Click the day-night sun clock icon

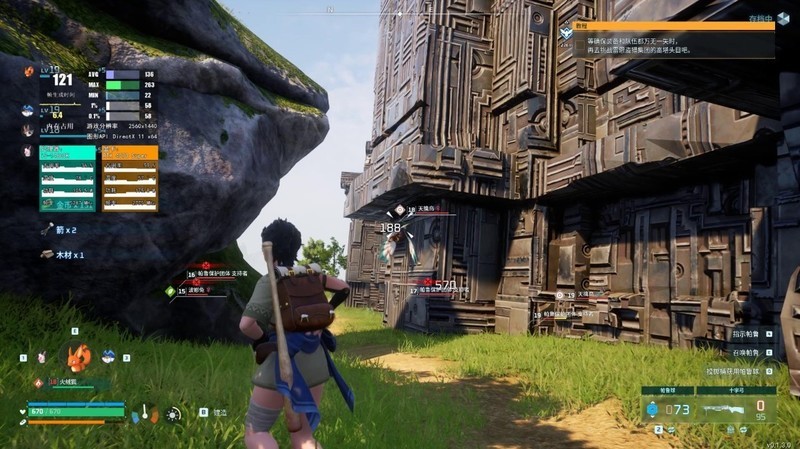(x=174, y=413)
